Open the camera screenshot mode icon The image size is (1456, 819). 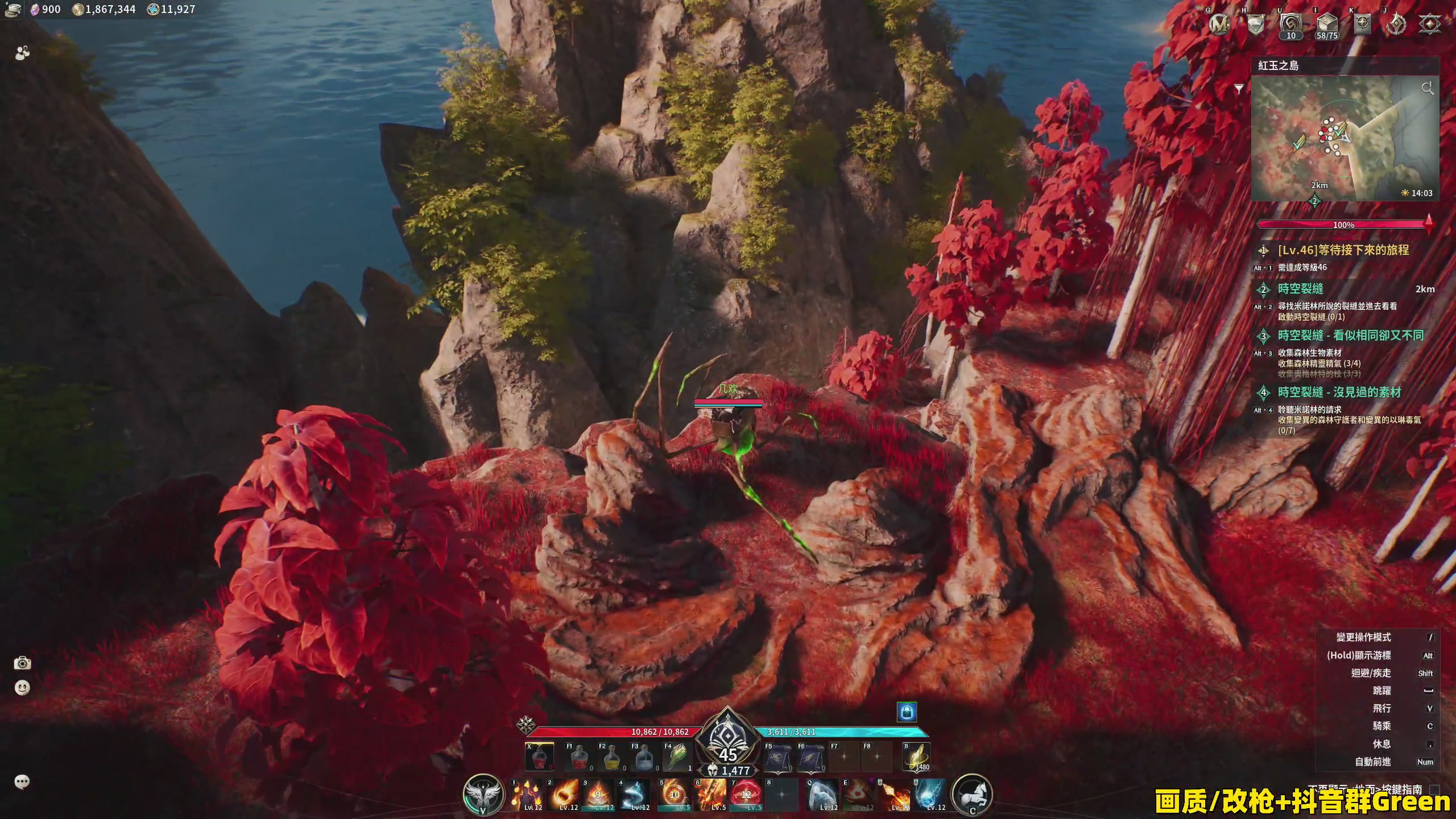coord(22,663)
